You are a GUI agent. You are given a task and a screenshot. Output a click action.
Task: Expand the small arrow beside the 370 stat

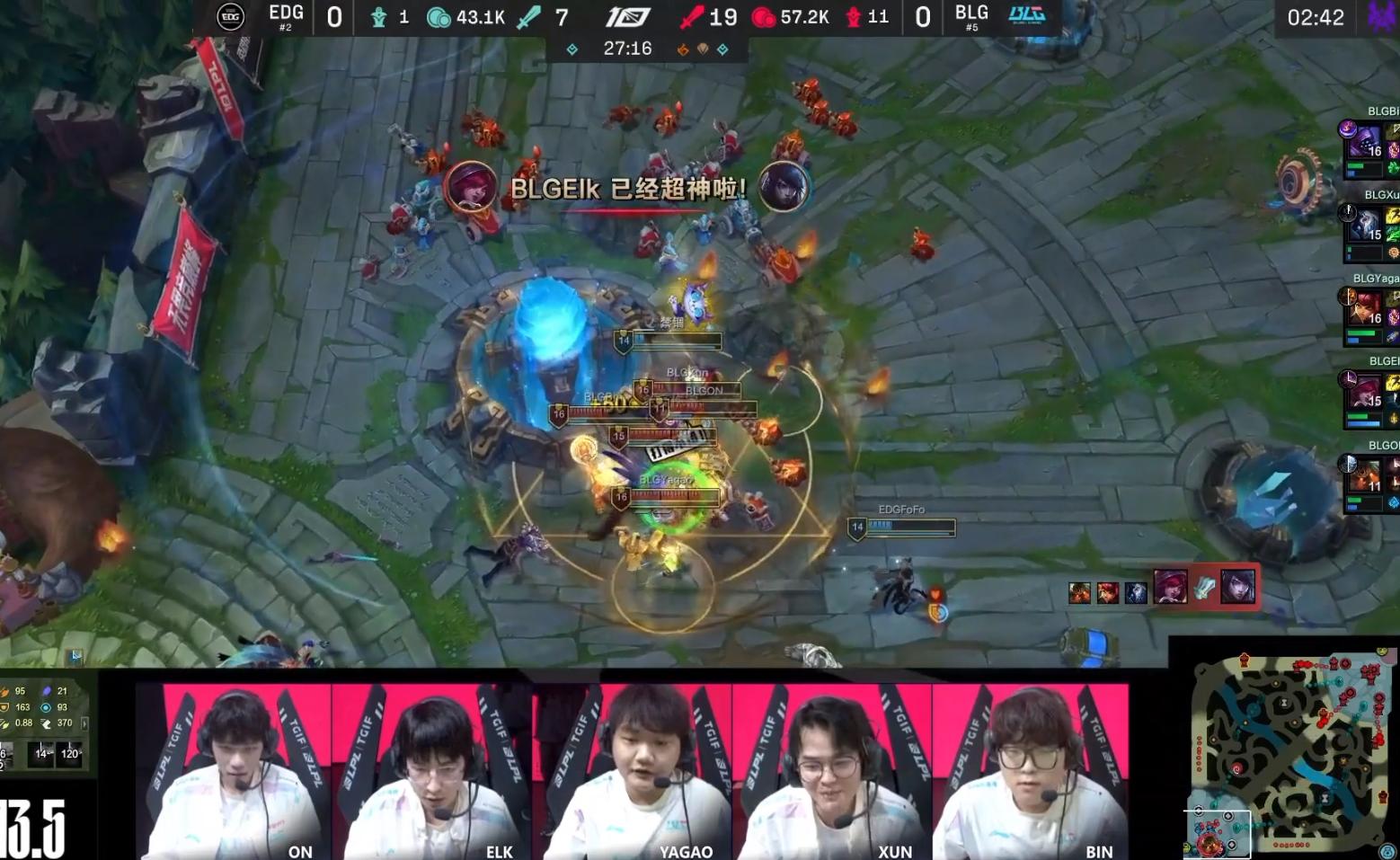point(84,723)
